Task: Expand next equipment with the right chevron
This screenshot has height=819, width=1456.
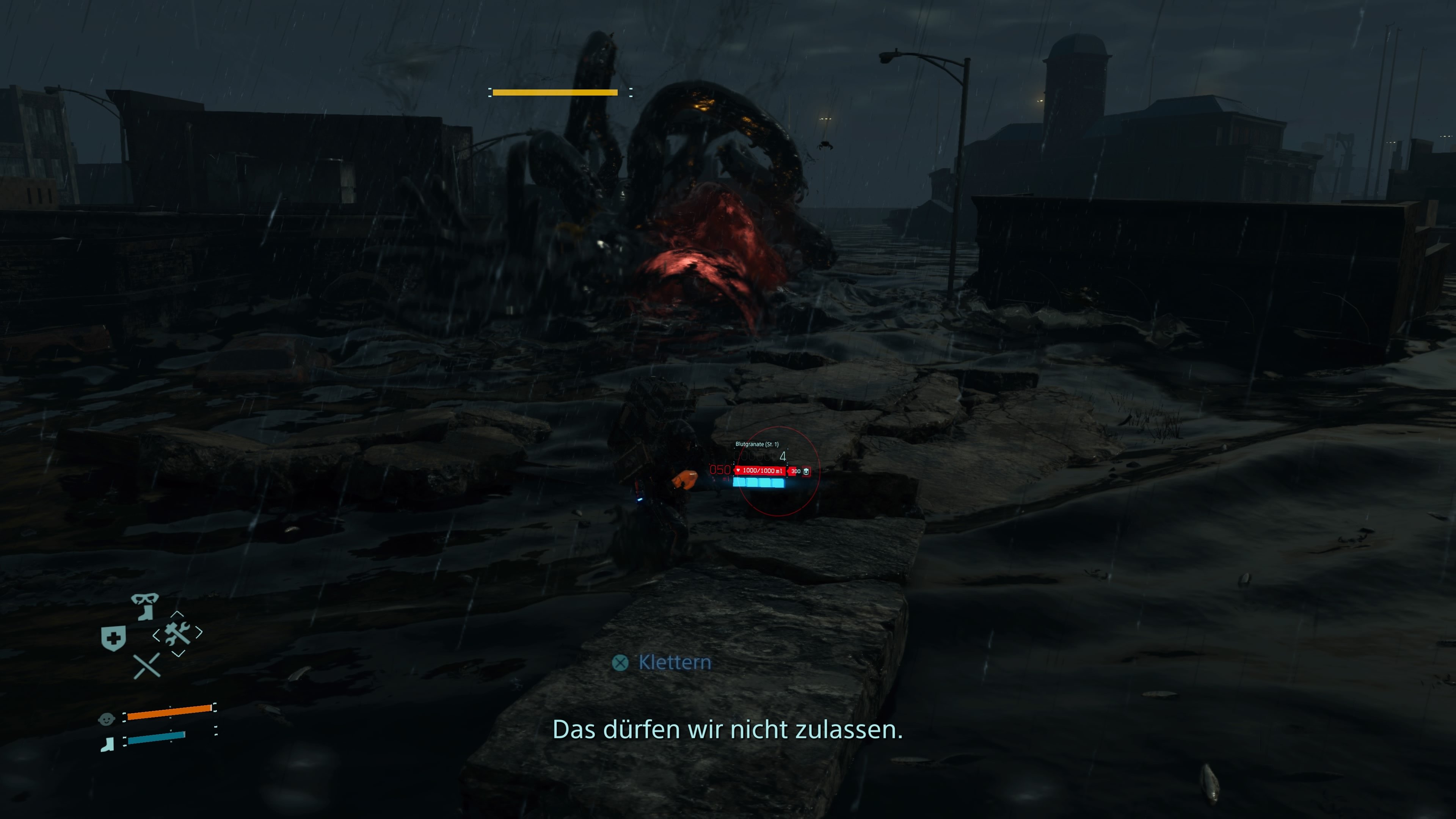Action: tap(199, 633)
